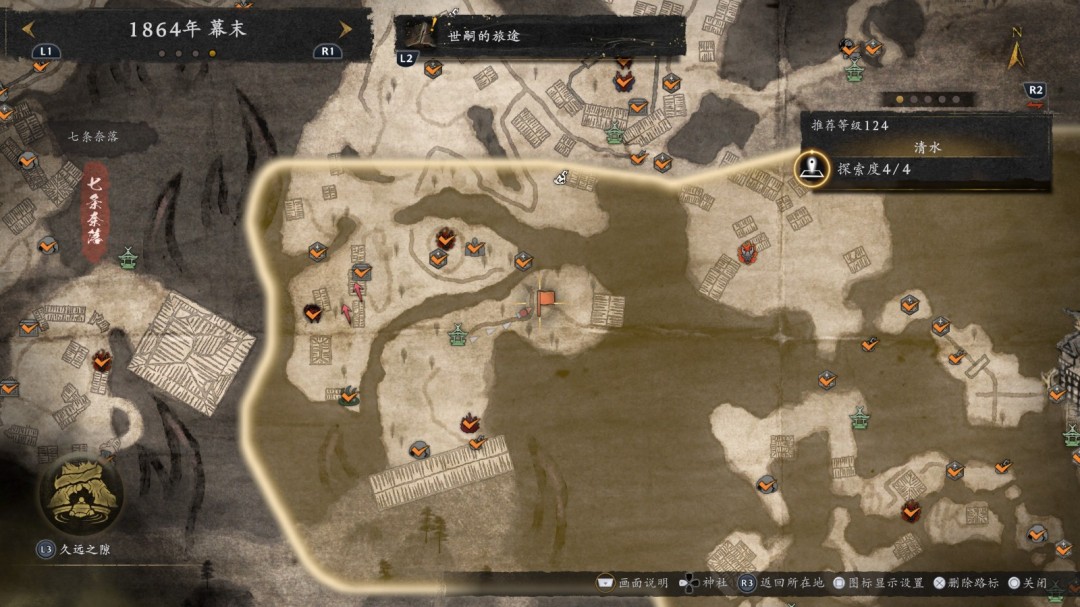Click the north compass indicator
Image resolution: width=1080 pixels, height=607 pixels.
1016,48
